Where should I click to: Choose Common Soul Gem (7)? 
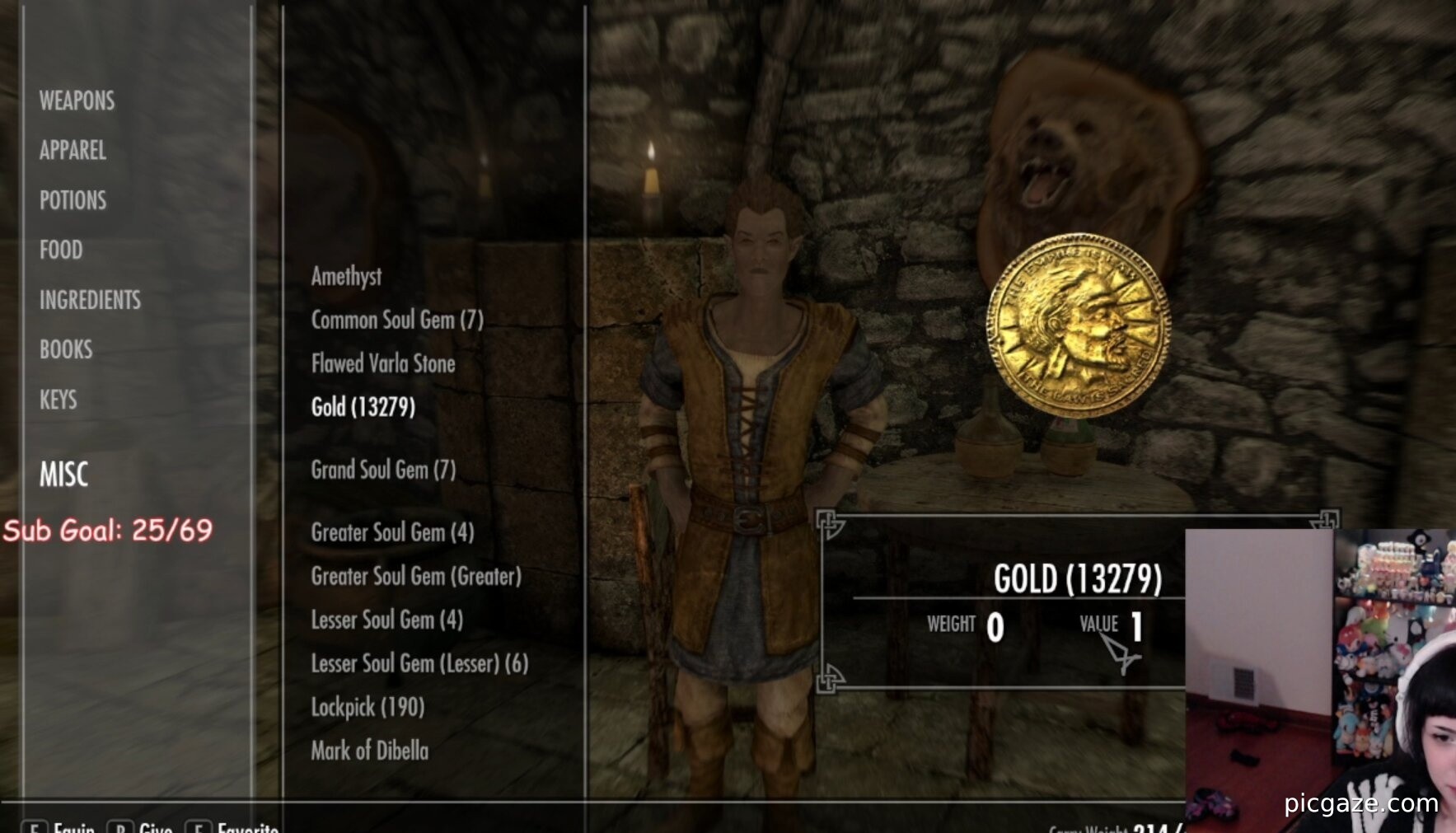[397, 320]
